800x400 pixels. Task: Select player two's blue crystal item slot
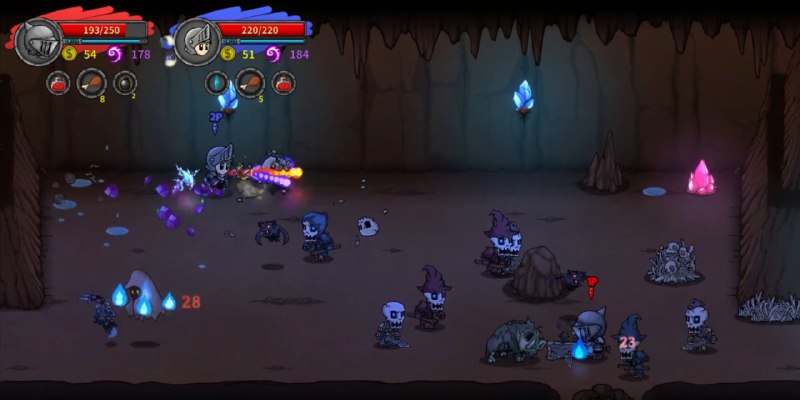(x=217, y=83)
